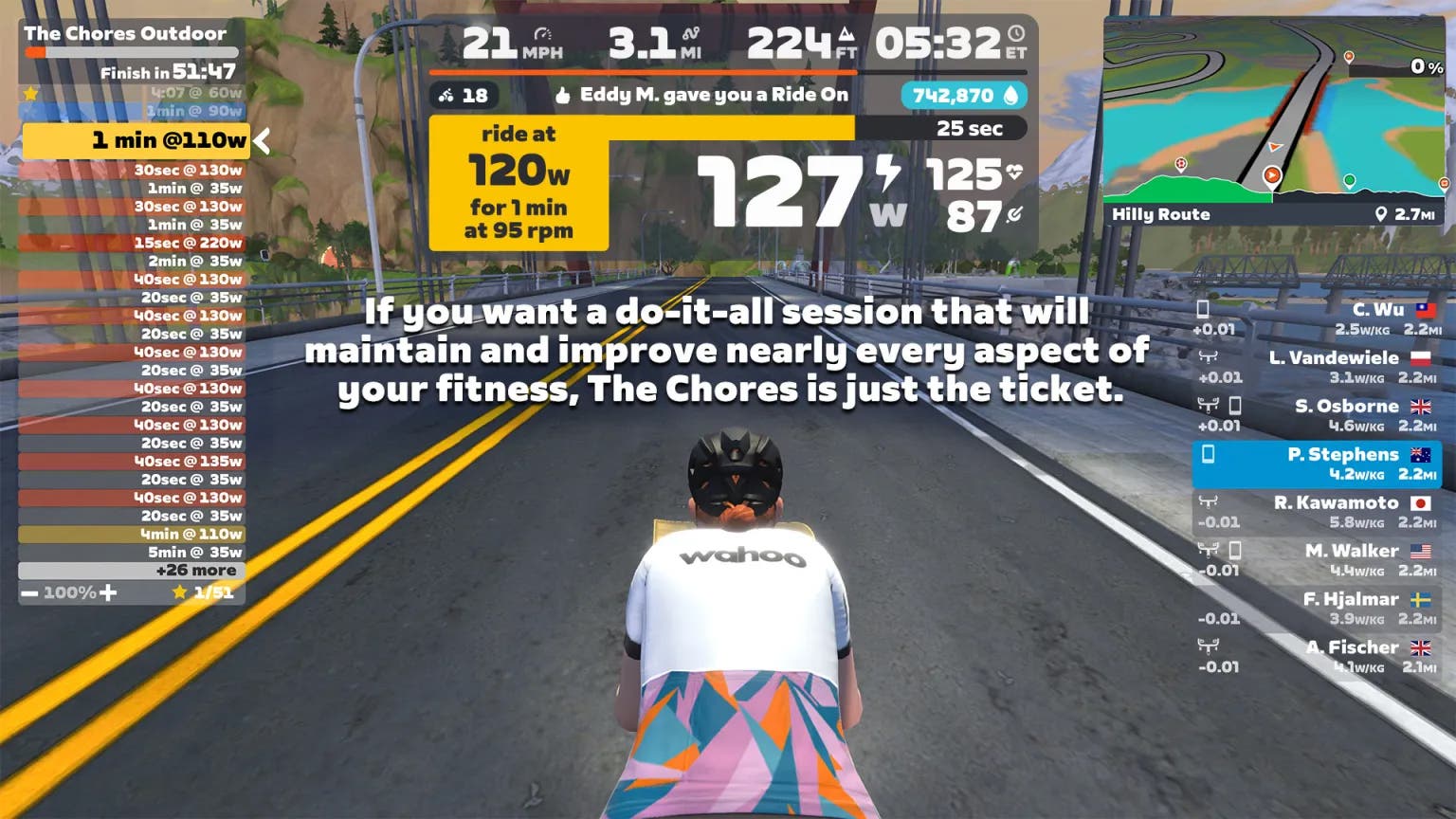Open The Chores Outdoor workout header
The width and height of the screenshot is (1456, 819).
point(125,33)
